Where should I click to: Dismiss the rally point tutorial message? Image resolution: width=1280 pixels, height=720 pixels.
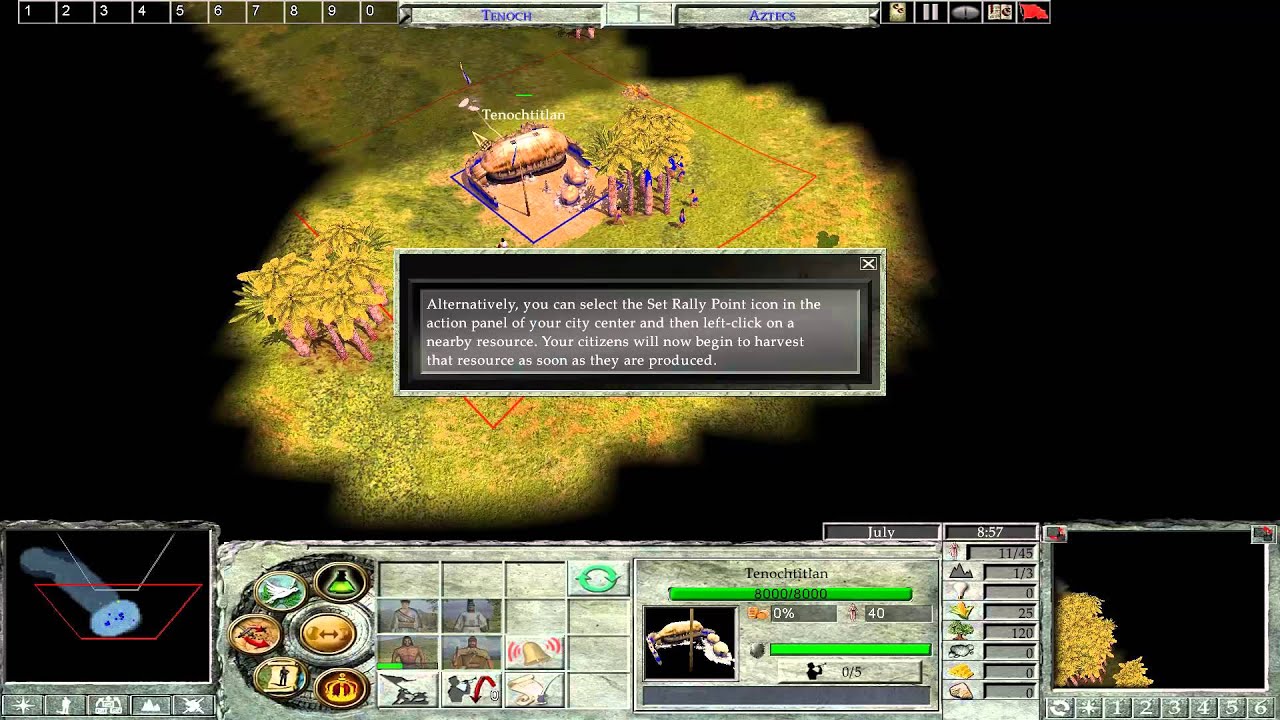pos(868,264)
